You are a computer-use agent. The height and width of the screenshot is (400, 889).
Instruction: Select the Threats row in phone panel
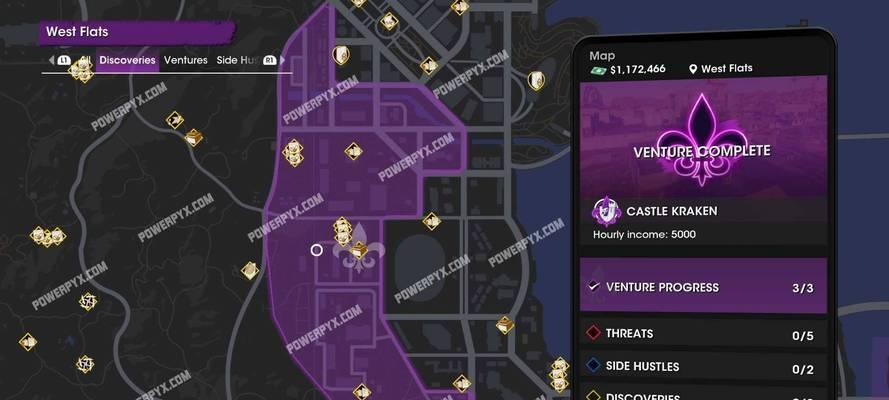(x=703, y=334)
